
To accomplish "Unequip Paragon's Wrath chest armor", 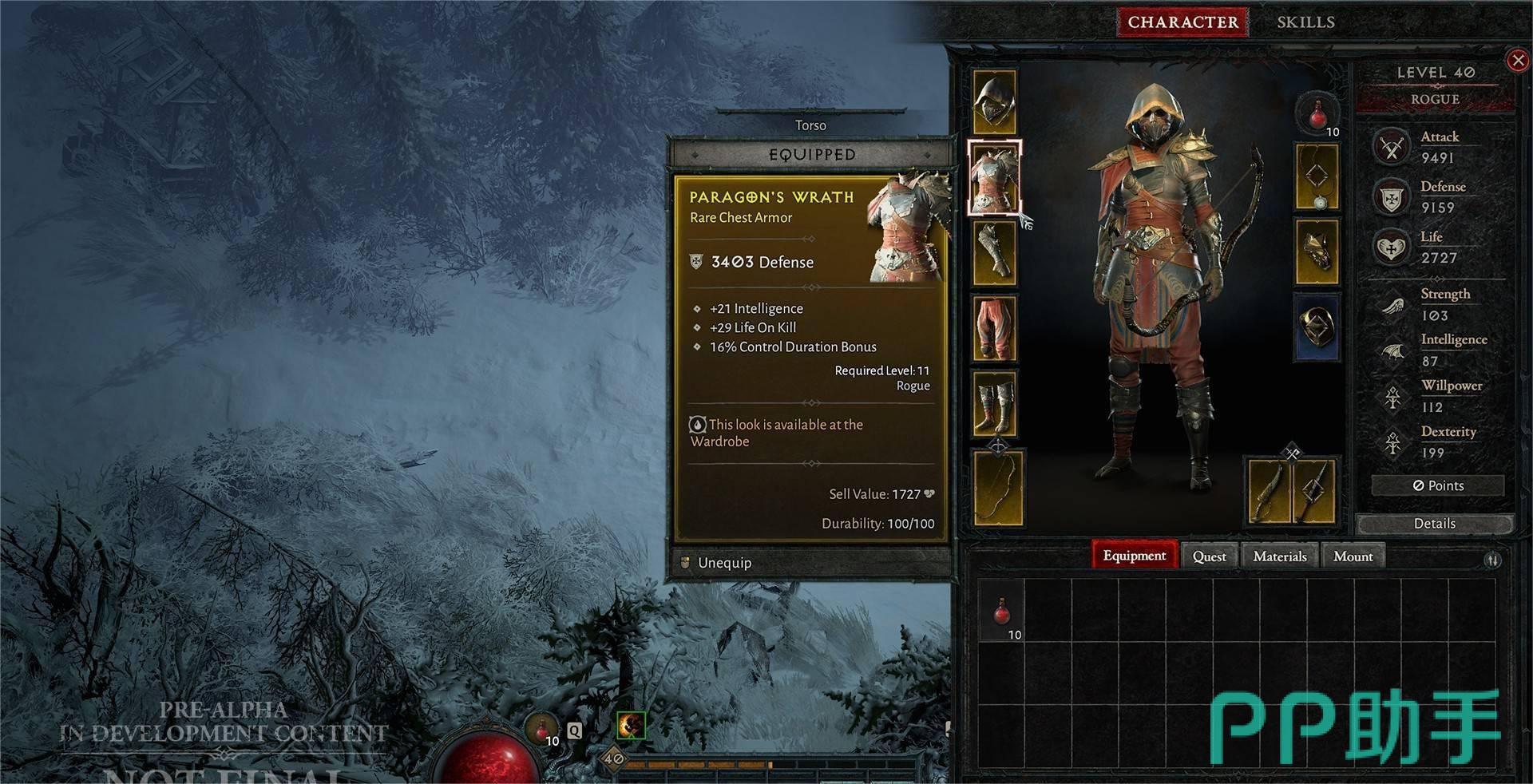I will 724,563.
